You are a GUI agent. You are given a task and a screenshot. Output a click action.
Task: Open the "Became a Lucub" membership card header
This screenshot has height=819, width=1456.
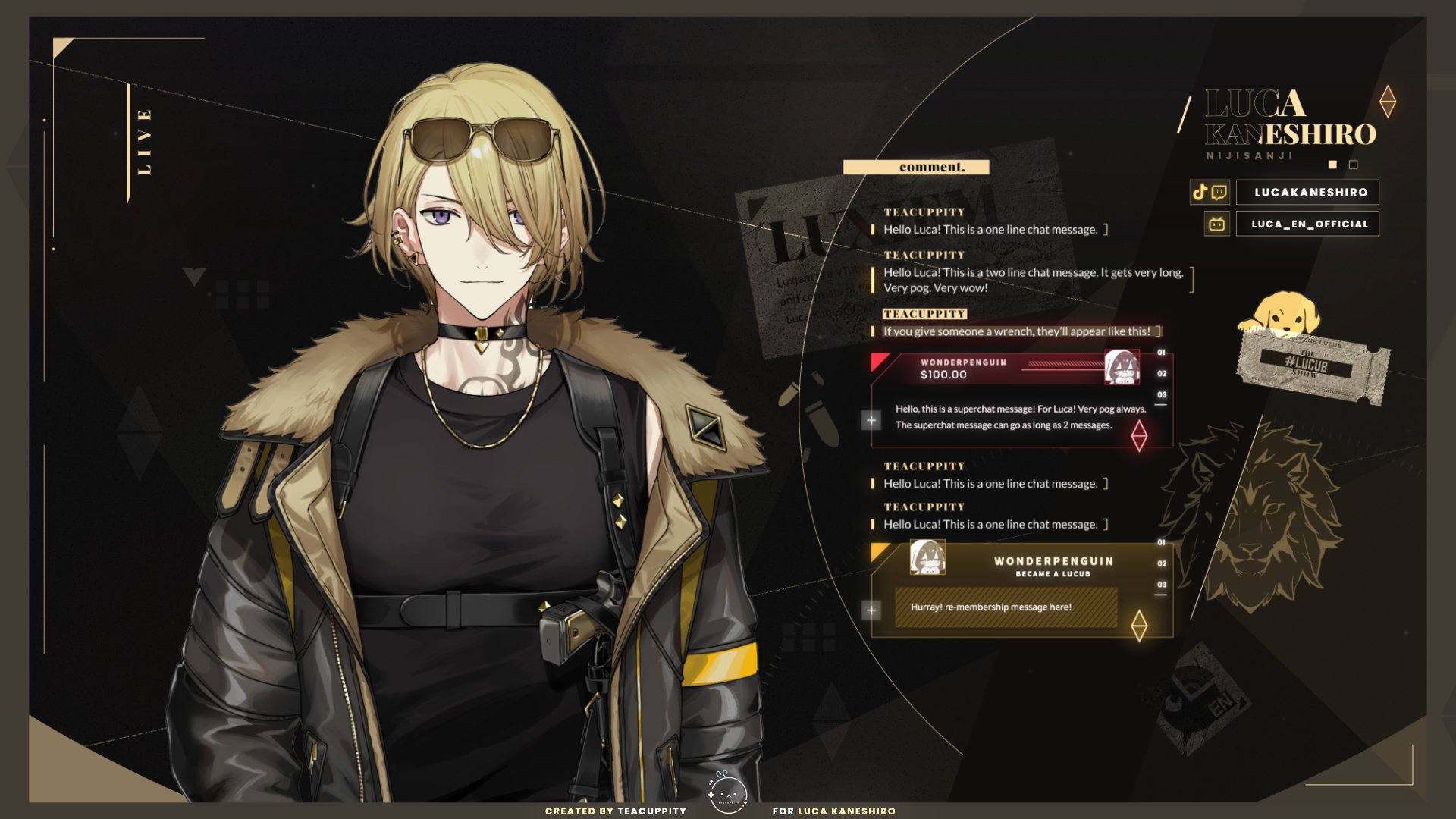coord(1053,566)
